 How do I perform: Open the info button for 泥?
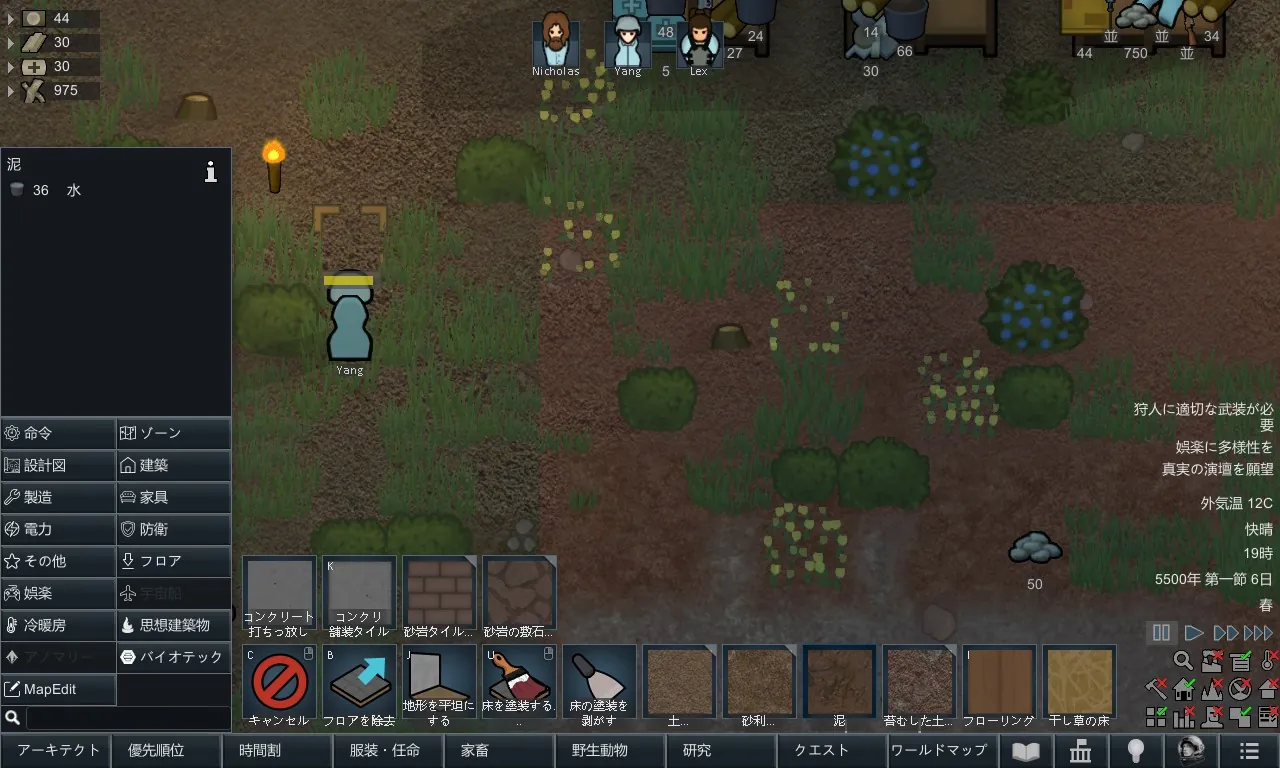[210, 172]
